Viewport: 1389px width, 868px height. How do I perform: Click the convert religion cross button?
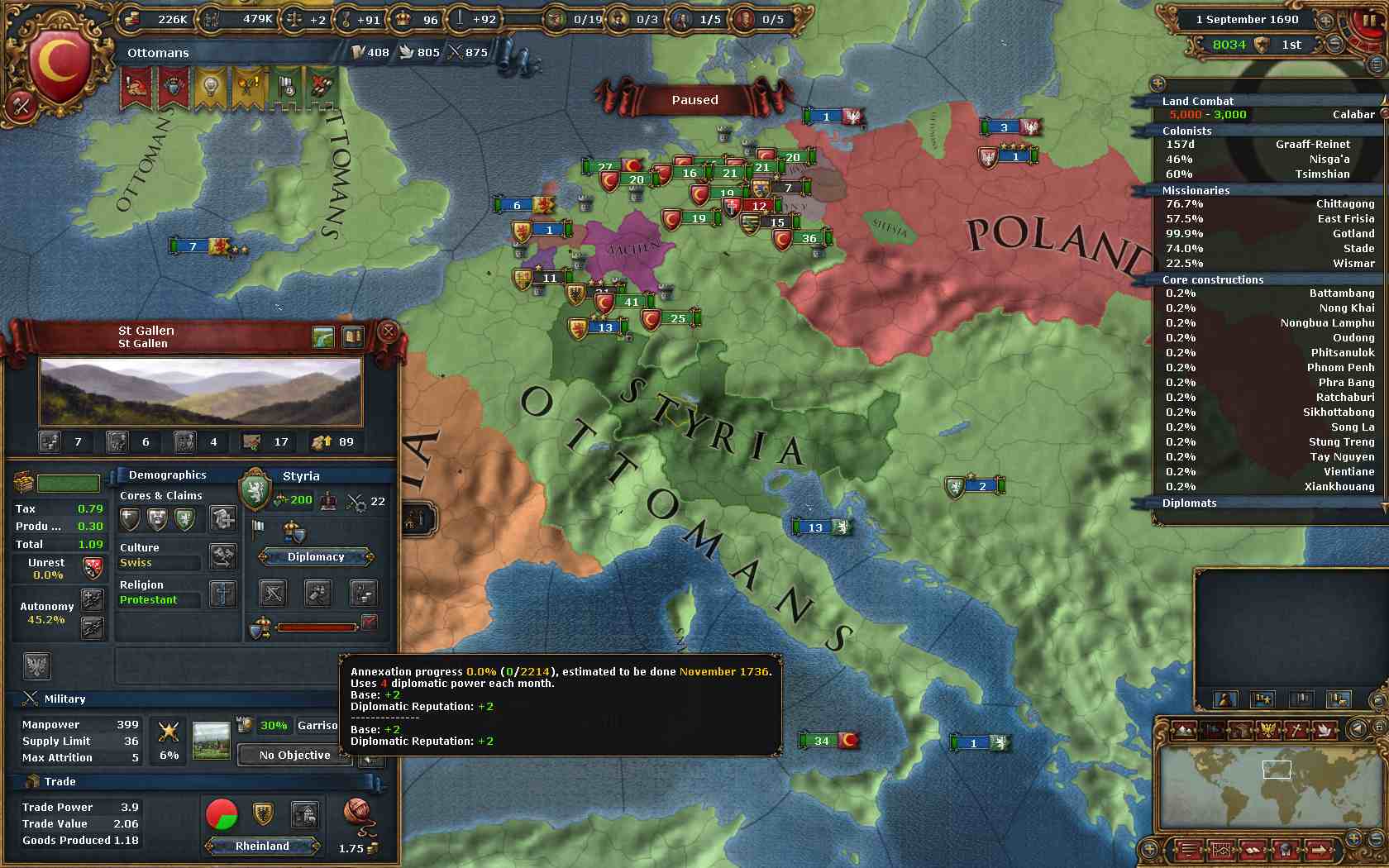(222, 593)
